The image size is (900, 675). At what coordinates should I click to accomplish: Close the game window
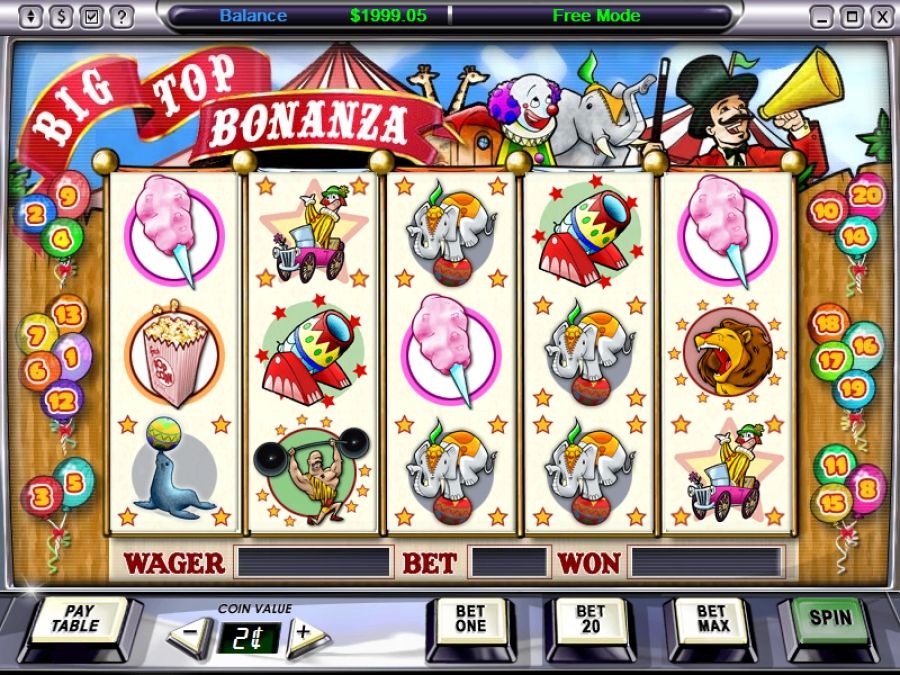(x=881, y=16)
